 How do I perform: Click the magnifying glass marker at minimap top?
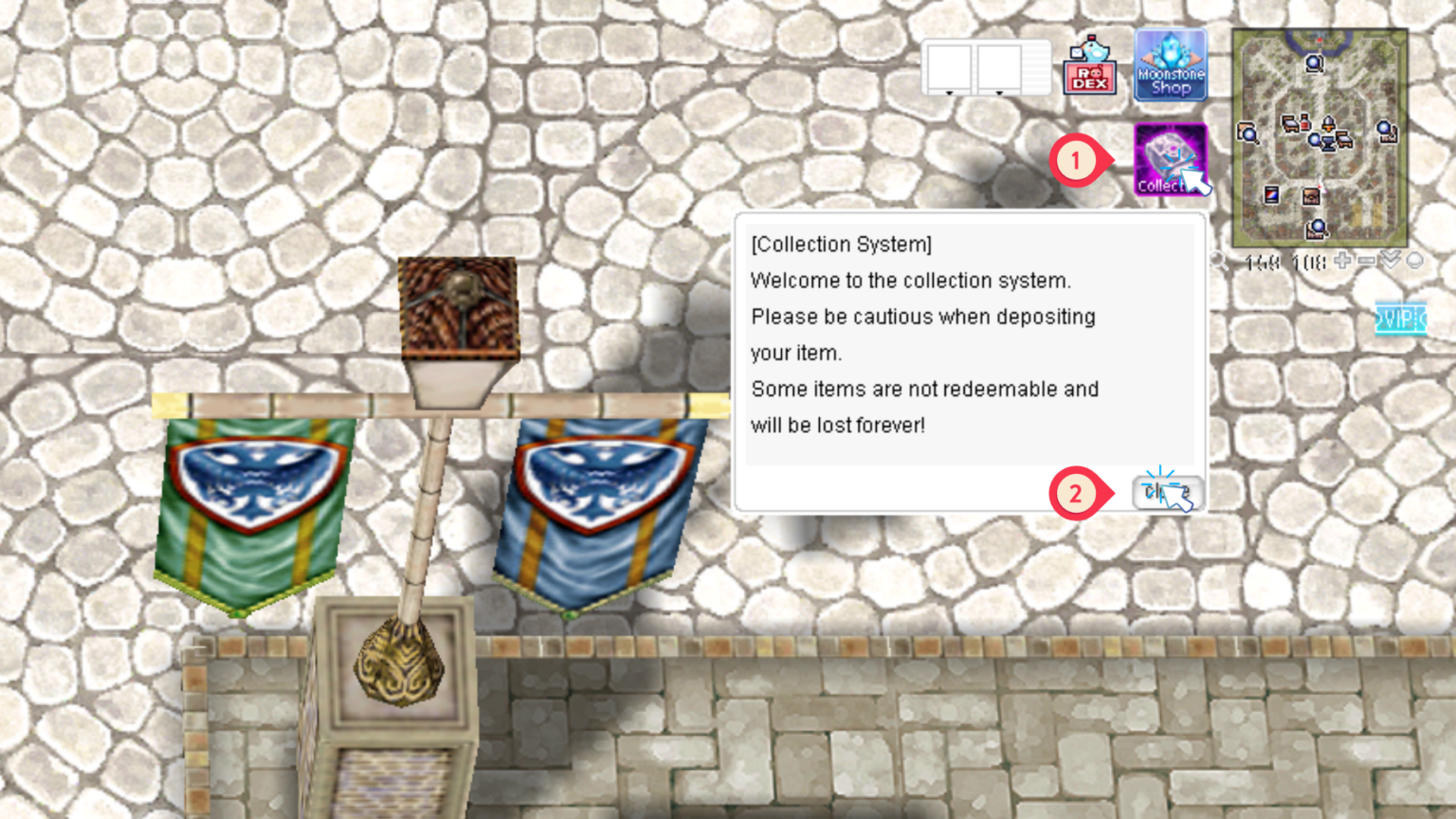[1314, 64]
